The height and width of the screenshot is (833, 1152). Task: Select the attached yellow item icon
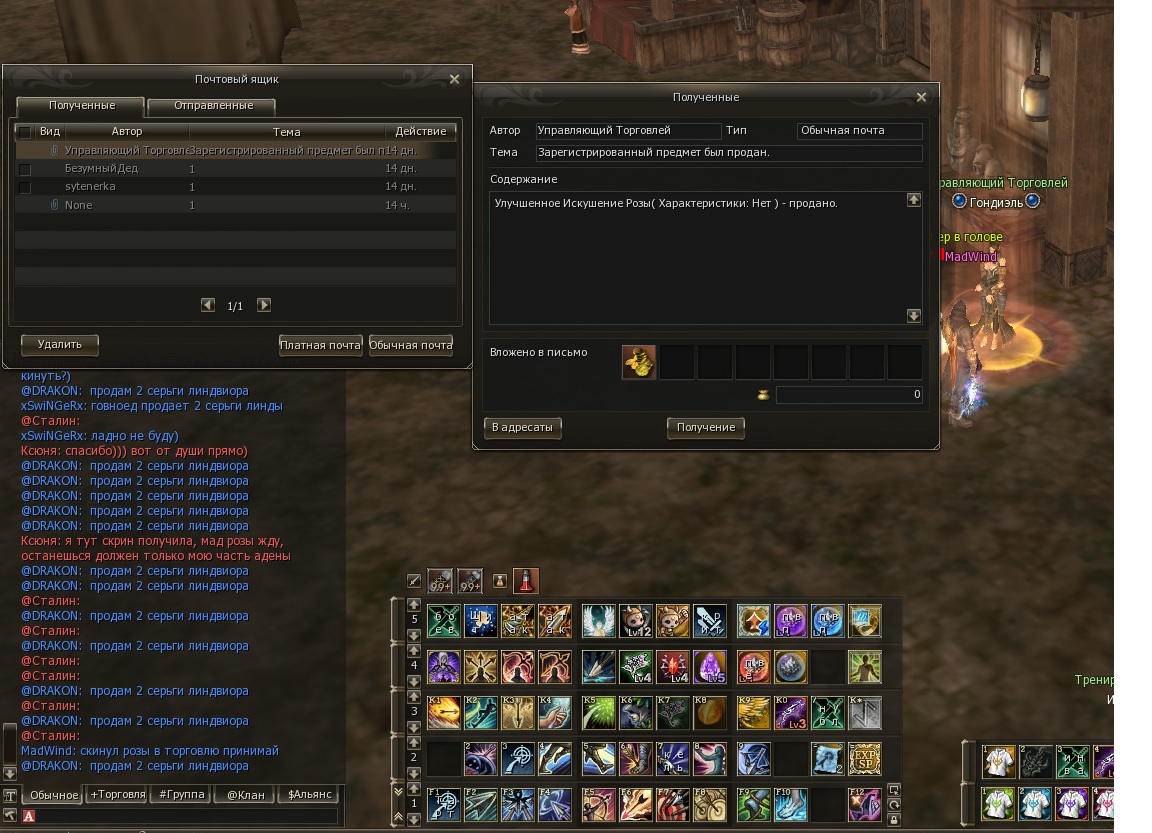tap(639, 362)
